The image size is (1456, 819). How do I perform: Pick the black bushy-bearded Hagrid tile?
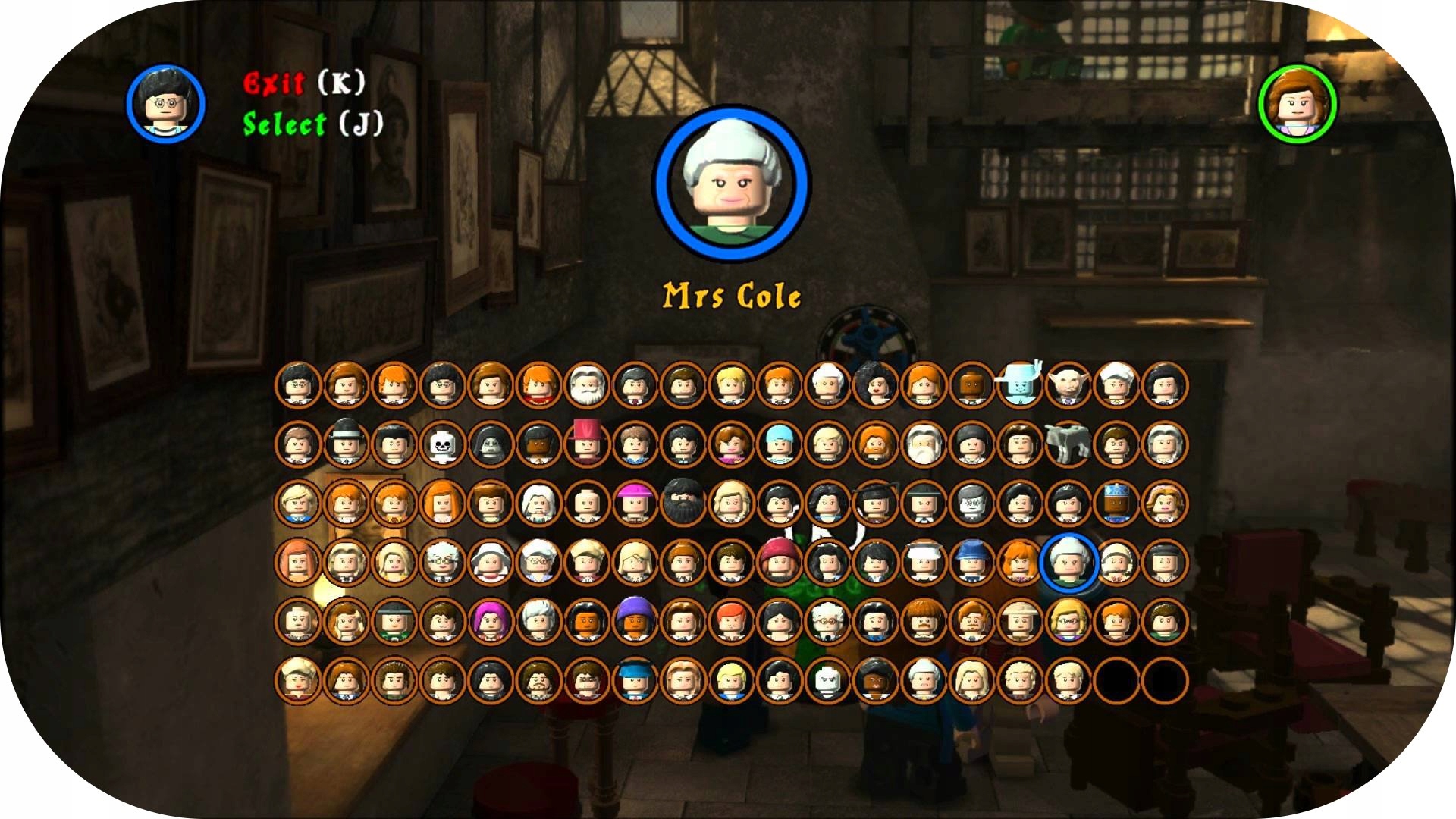click(x=682, y=503)
